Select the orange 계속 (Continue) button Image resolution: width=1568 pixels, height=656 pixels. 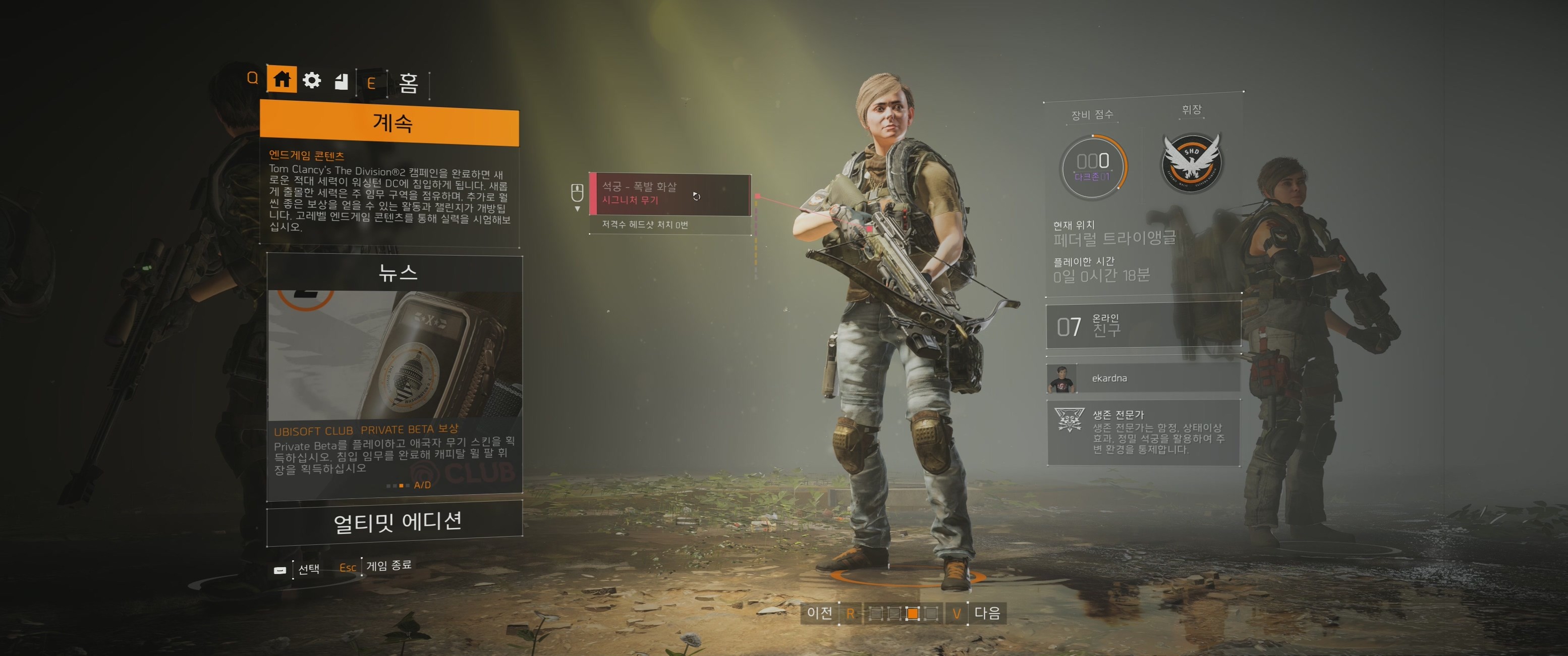tap(389, 124)
